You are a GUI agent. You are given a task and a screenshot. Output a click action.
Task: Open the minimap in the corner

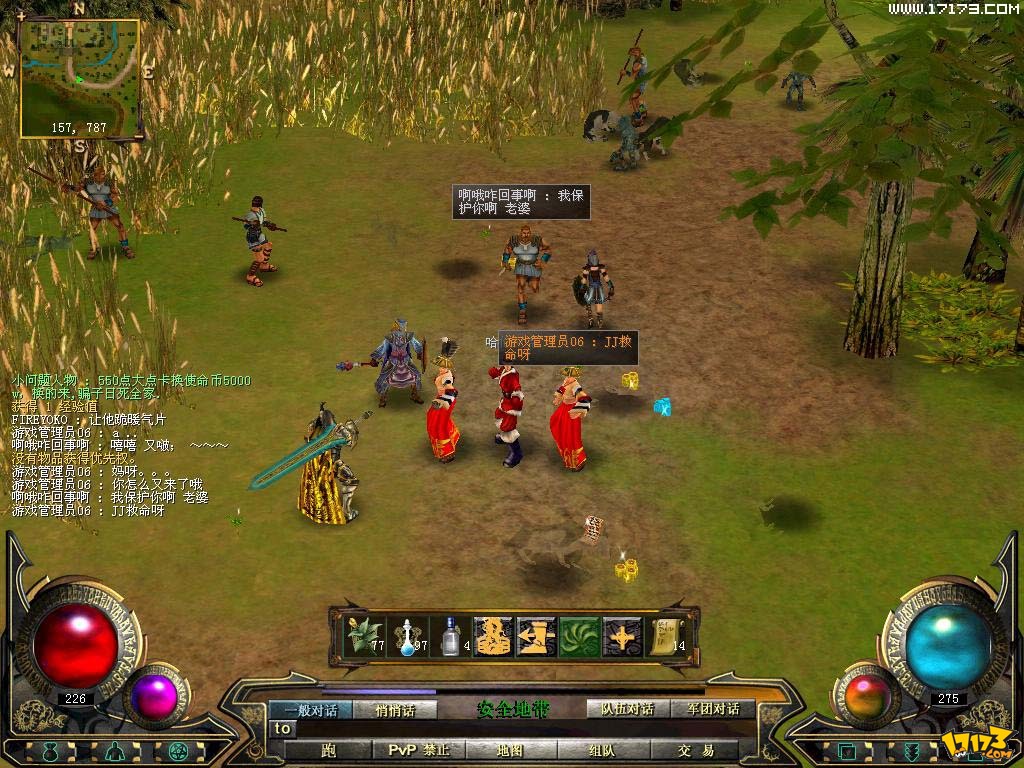click(80, 78)
